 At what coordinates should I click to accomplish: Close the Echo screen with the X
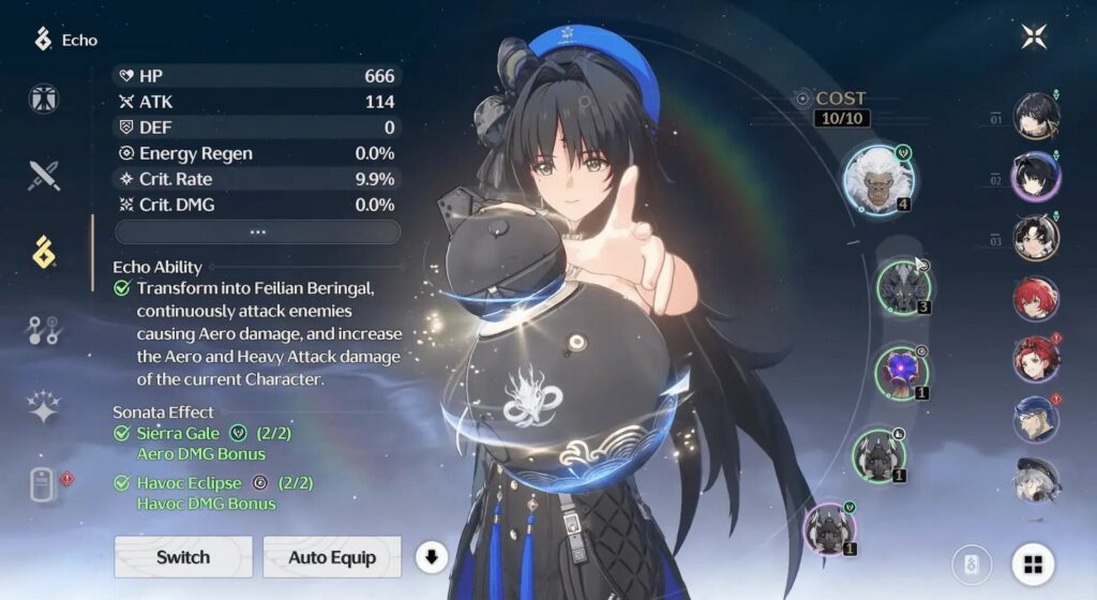coord(1034,37)
